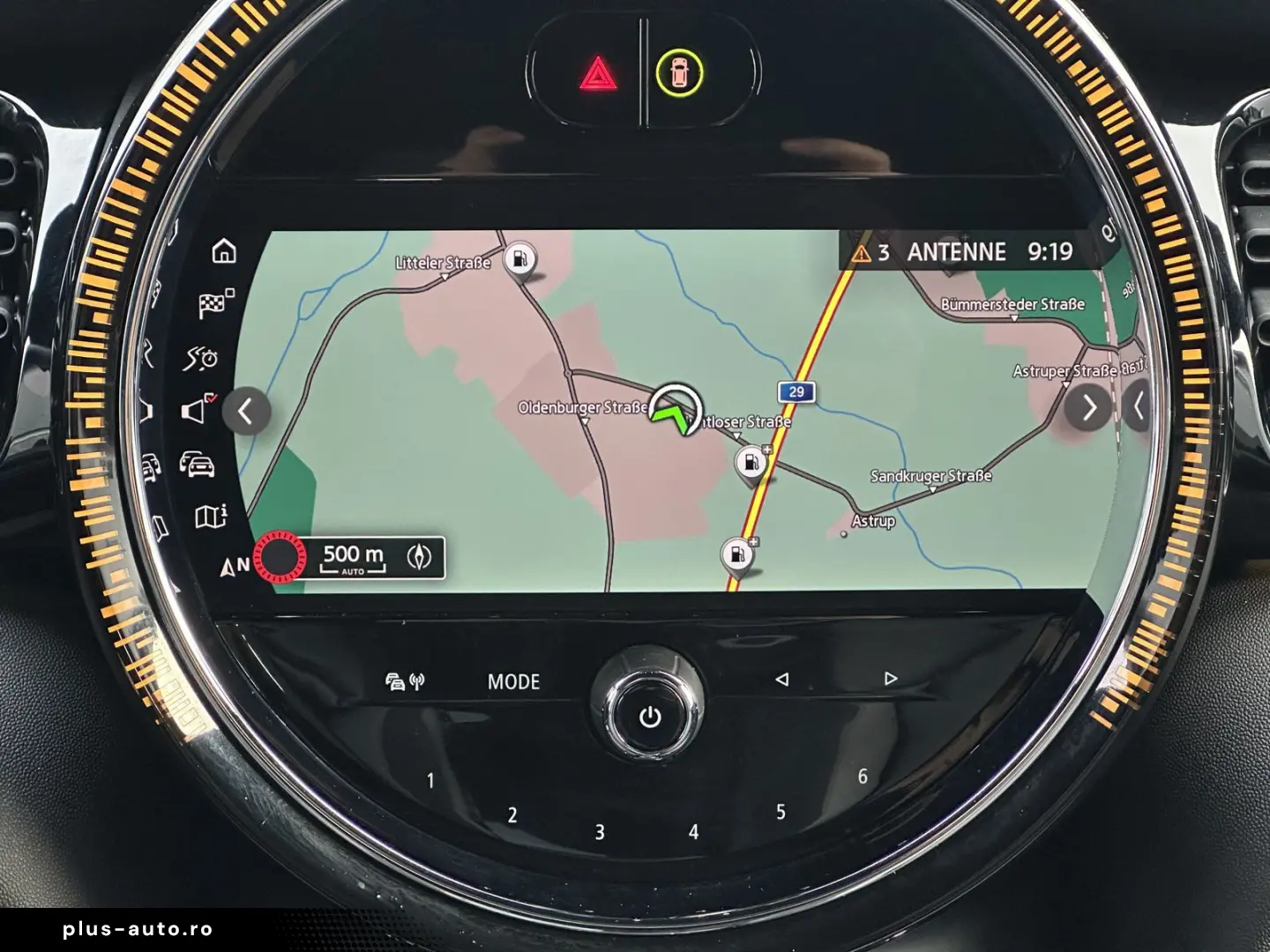Image resolution: width=1270 pixels, height=952 pixels.
Task: Open the warning messages marked 3
Action: [x=872, y=251]
